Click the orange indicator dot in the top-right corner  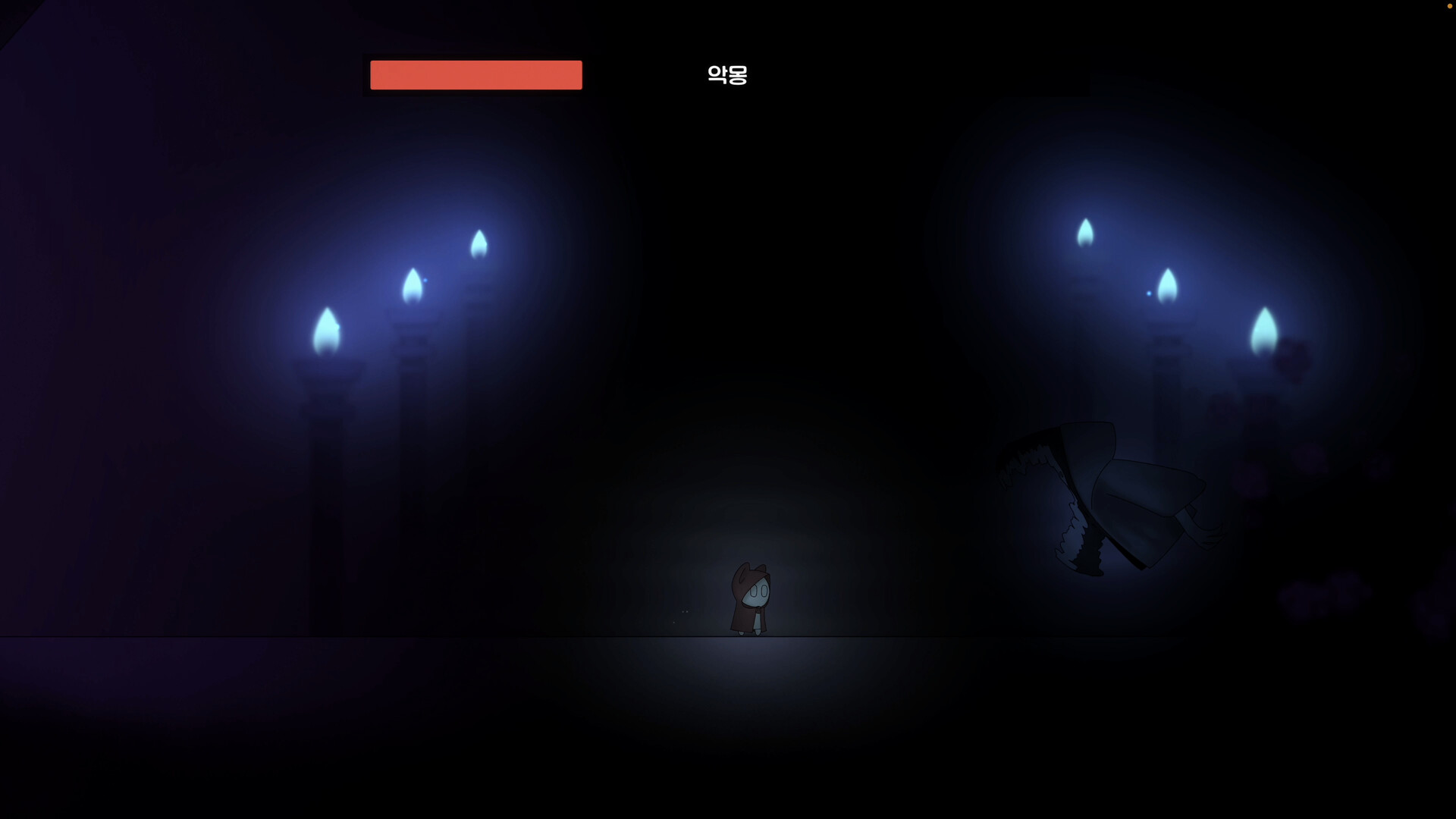[x=1449, y=6]
